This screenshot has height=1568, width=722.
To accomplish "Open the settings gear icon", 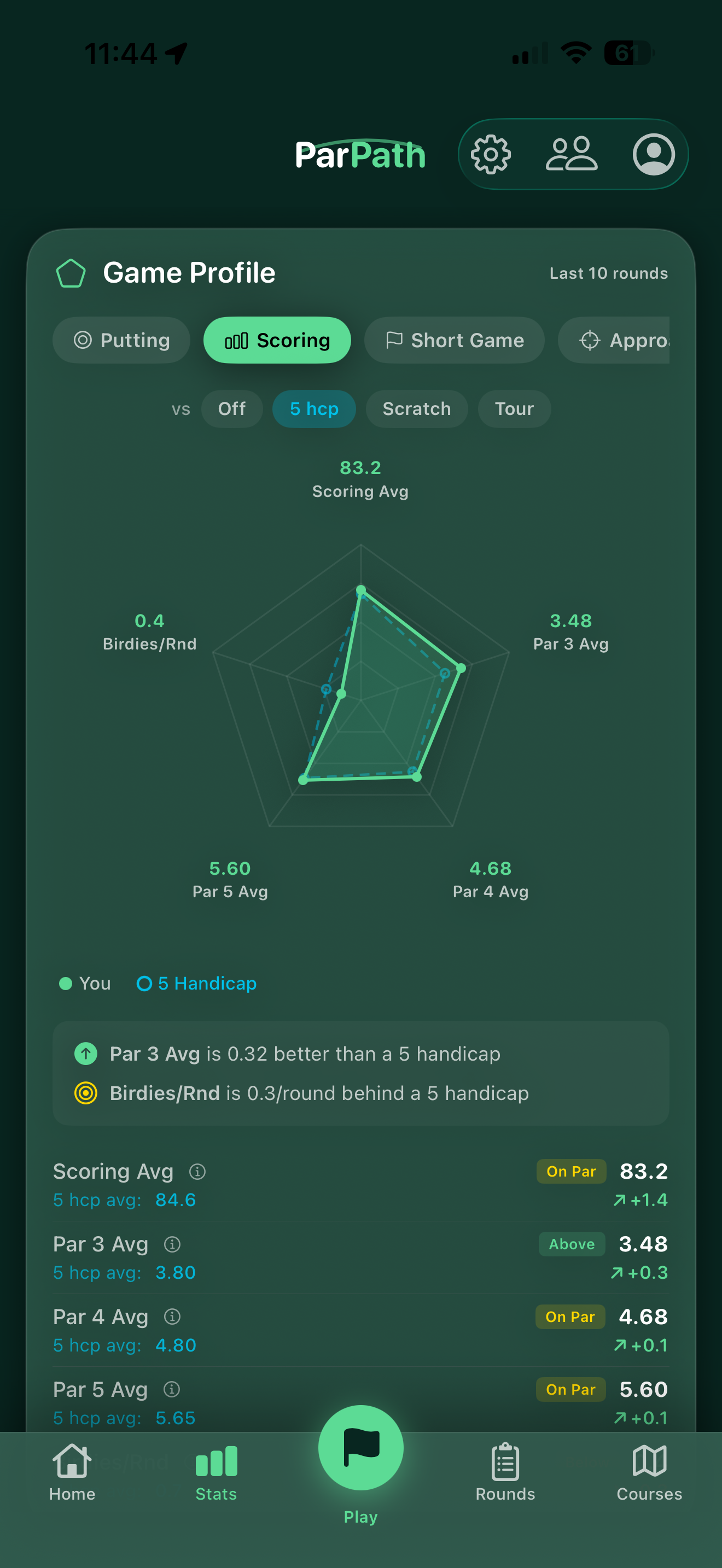I will 491,154.
